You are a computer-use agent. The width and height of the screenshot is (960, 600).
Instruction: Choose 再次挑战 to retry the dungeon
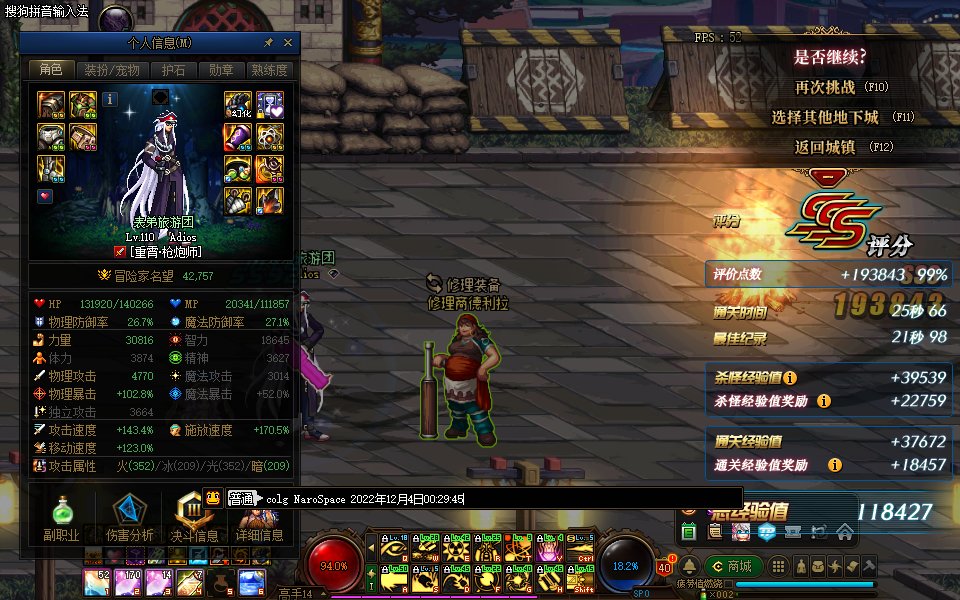click(825, 87)
